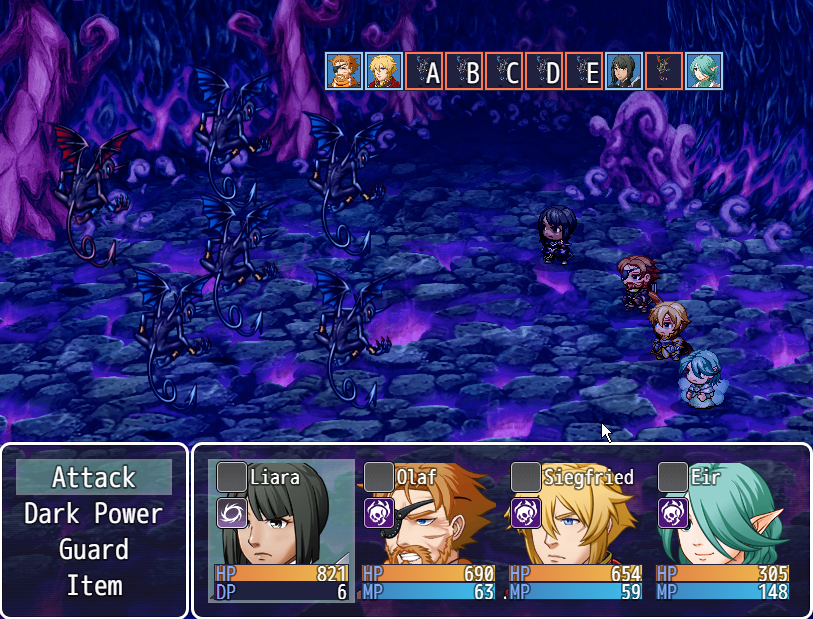Select Guard from the battle menu

coord(94,550)
